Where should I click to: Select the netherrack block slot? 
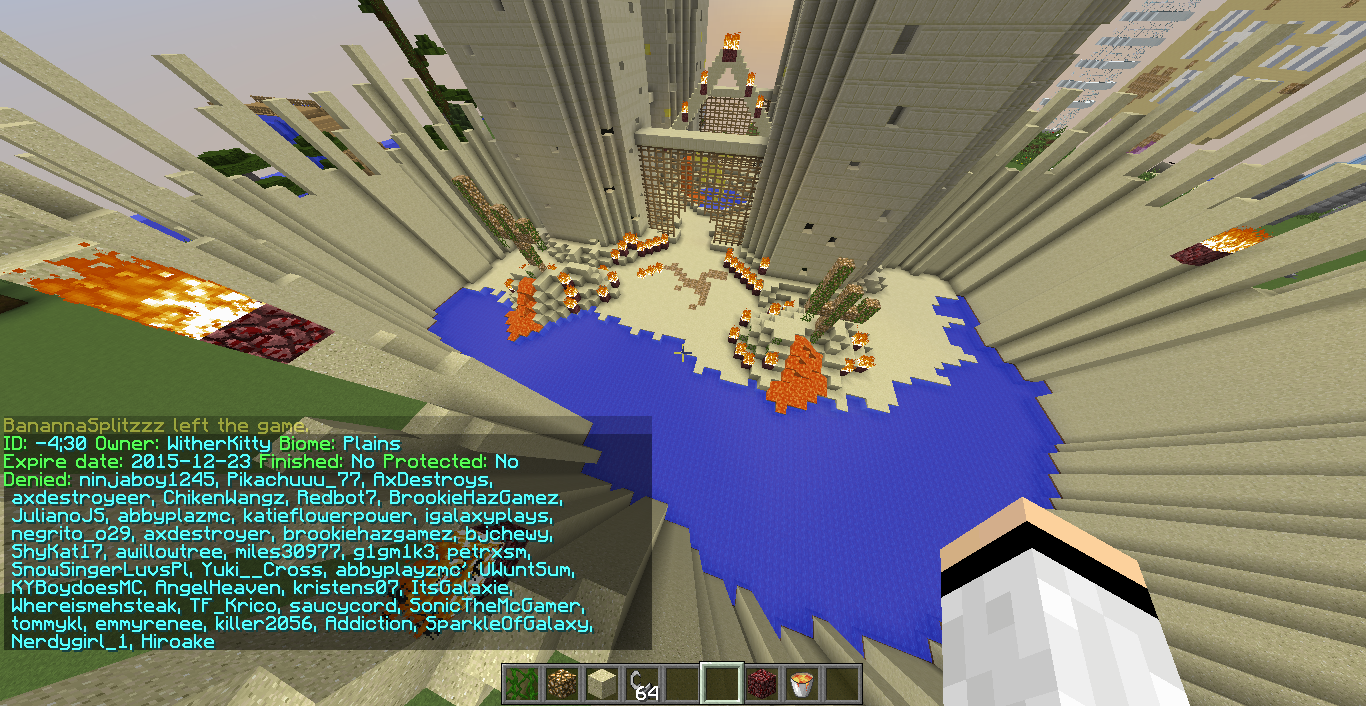pos(761,684)
